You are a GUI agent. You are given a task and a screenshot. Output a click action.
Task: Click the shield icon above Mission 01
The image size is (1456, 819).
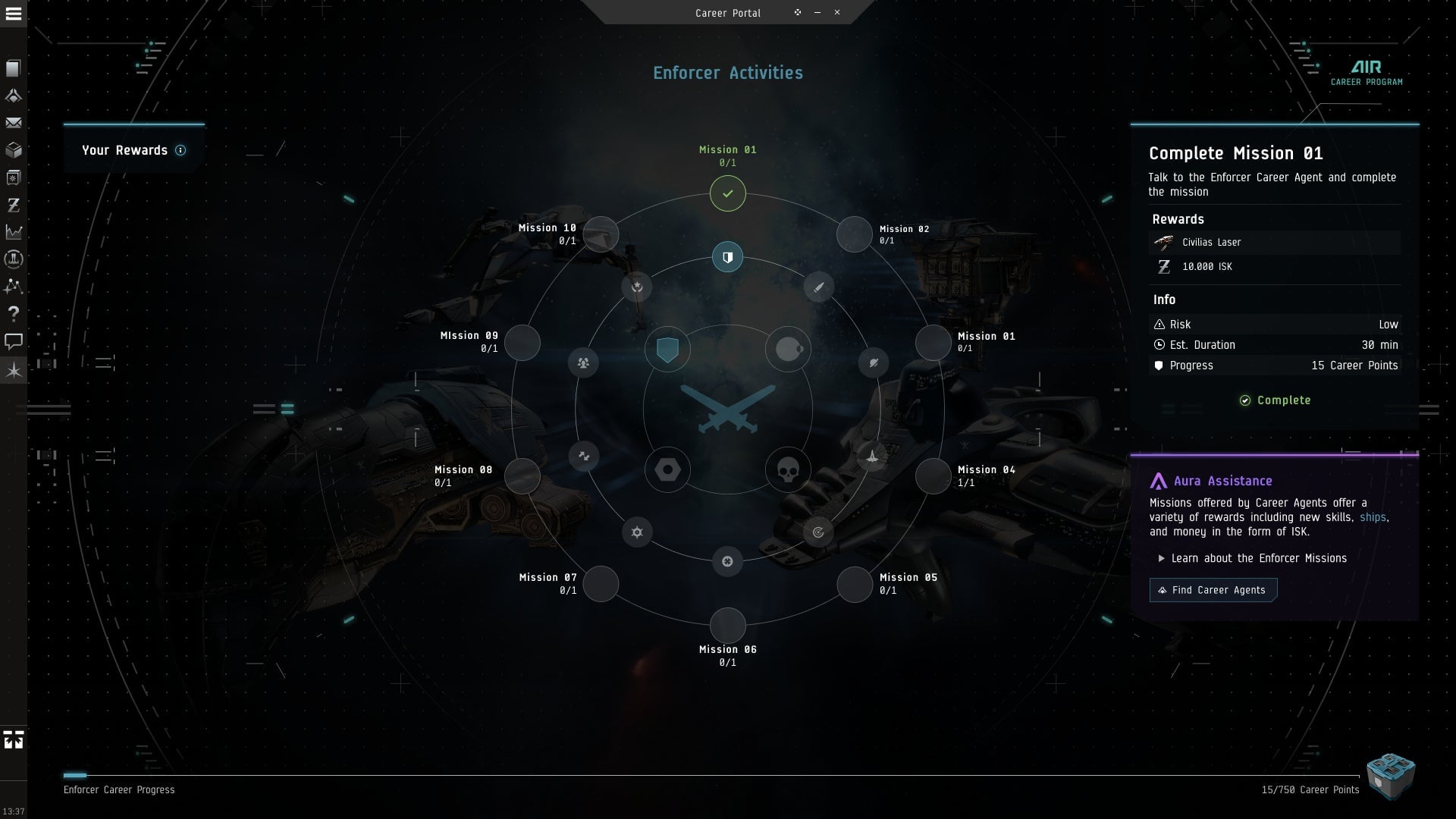pyautogui.click(x=728, y=256)
